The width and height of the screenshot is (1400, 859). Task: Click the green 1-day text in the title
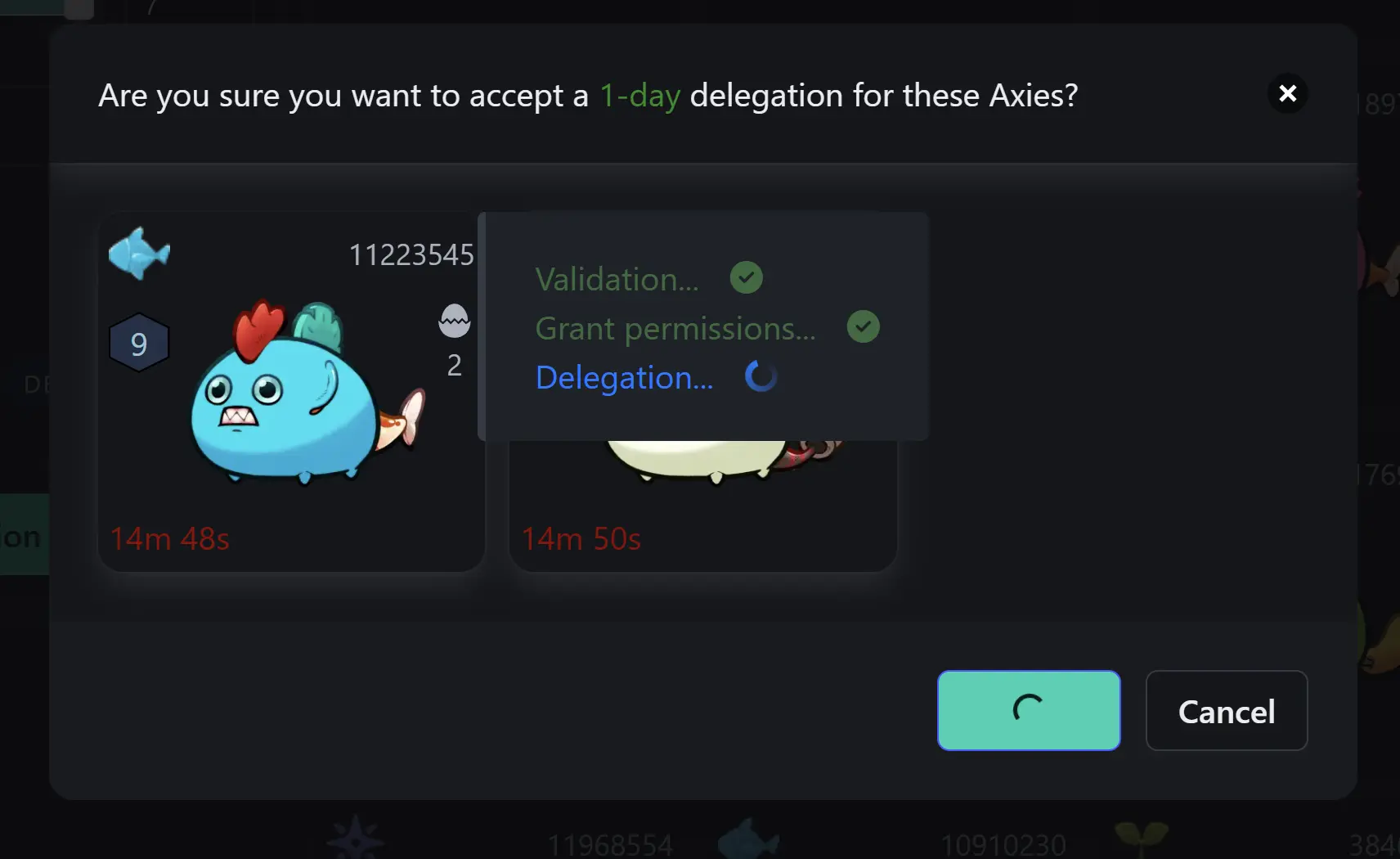pyautogui.click(x=639, y=95)
